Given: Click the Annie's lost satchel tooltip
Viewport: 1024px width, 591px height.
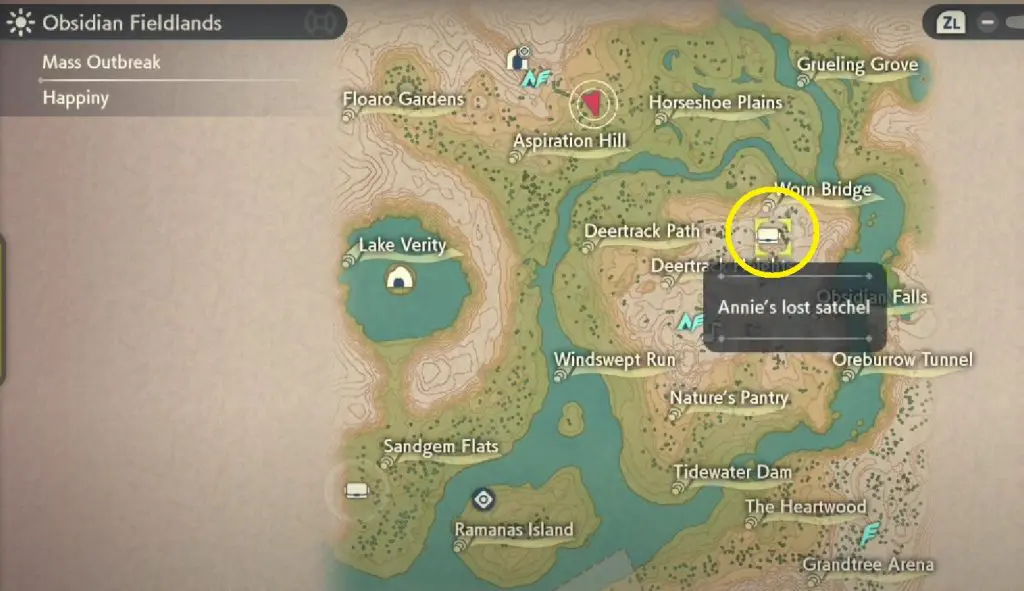Looking at the screenshot, I should click(x=794, y=307).
